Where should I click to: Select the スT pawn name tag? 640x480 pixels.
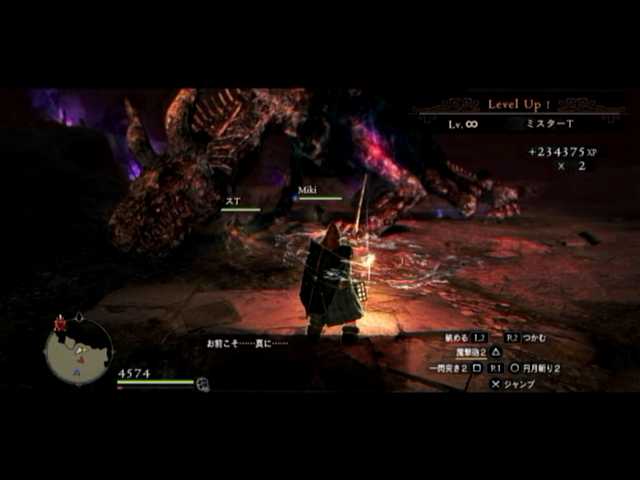tap(232, 201)
